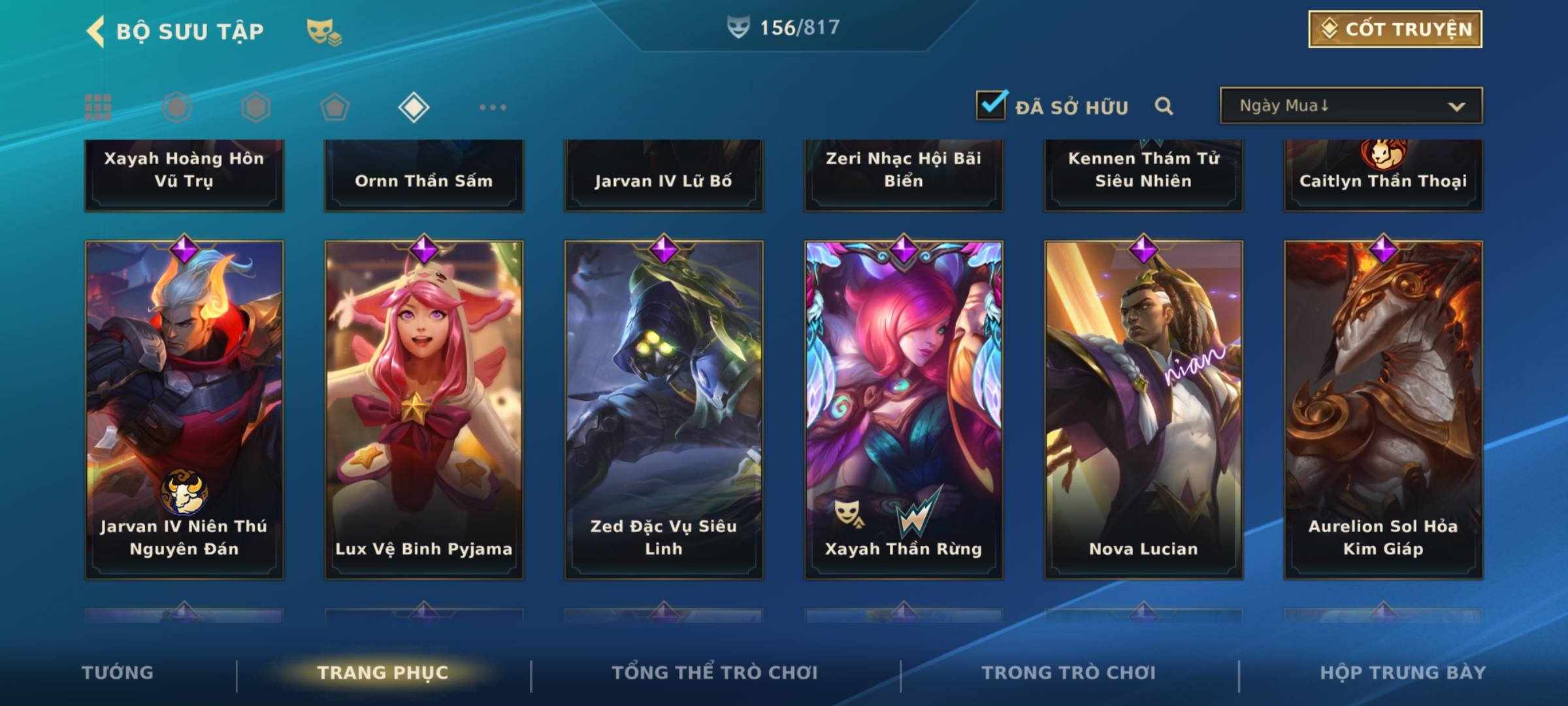The height and width of the screenshot is (706, 1568).
Task: Go back from Bộ Sưu Tập
Action: point(95,31)
